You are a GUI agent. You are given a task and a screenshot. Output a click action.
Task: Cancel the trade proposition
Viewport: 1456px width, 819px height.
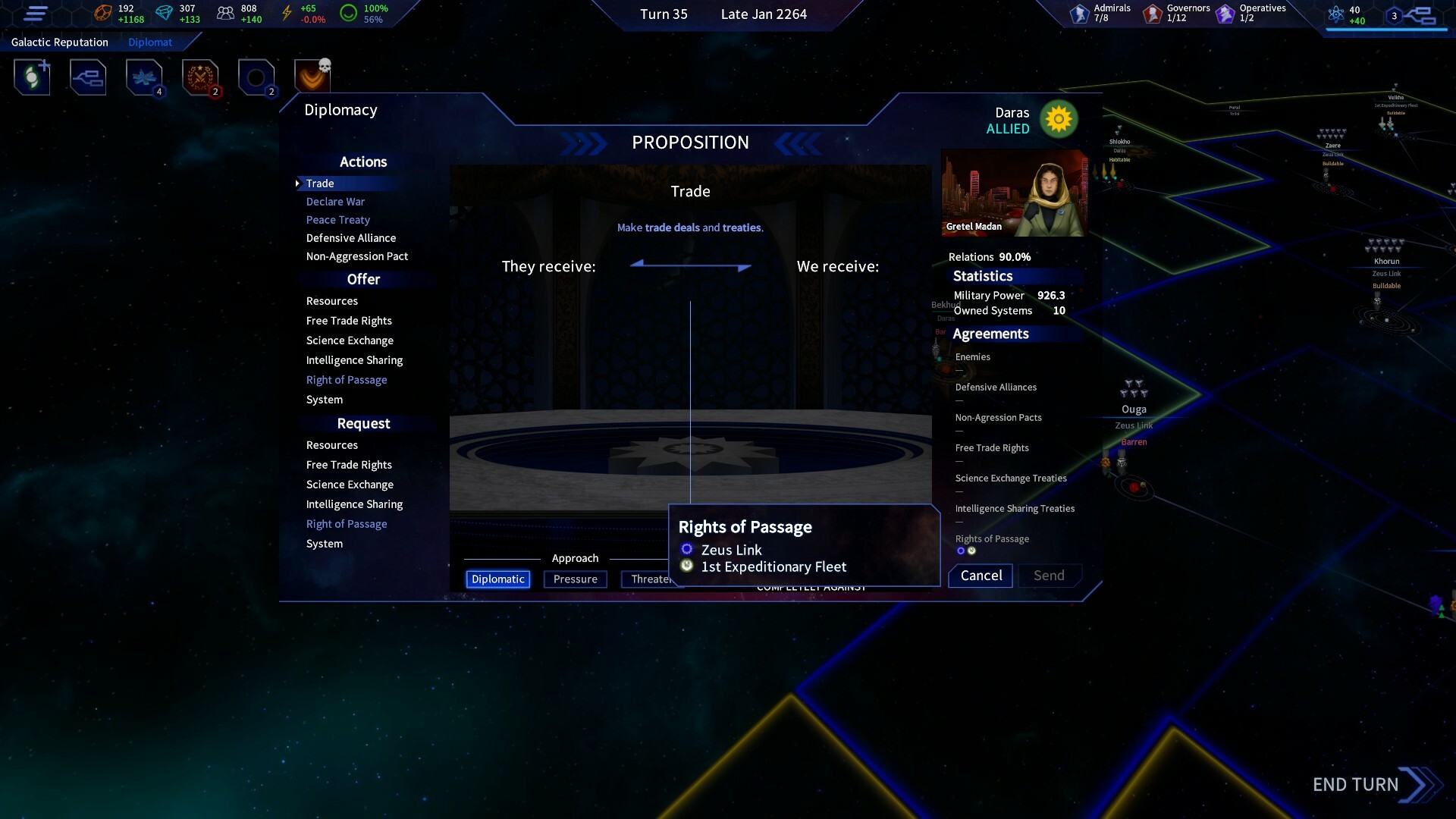pyautogui.click(x=981, y=576)
